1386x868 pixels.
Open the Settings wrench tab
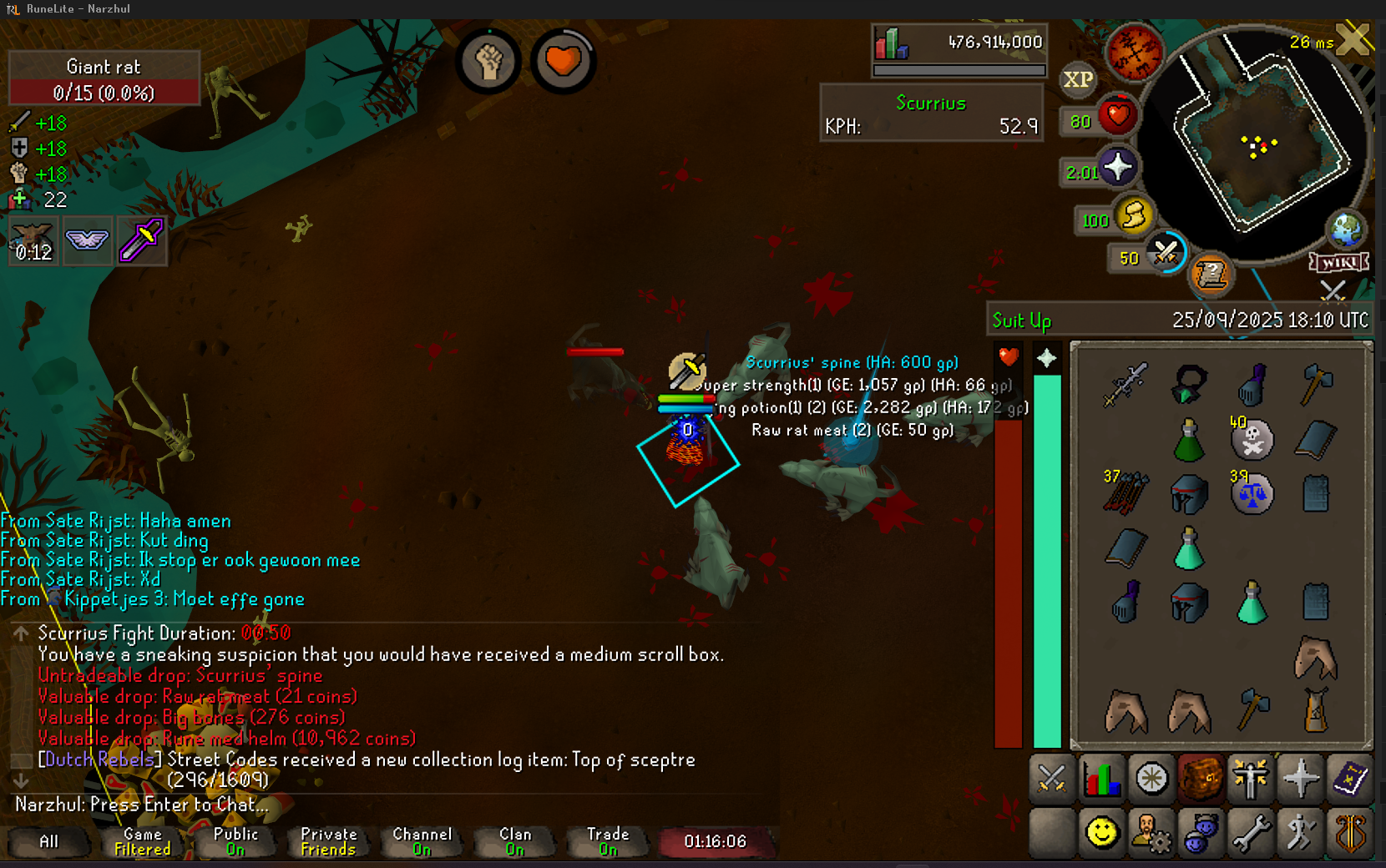pos(1250,833)
